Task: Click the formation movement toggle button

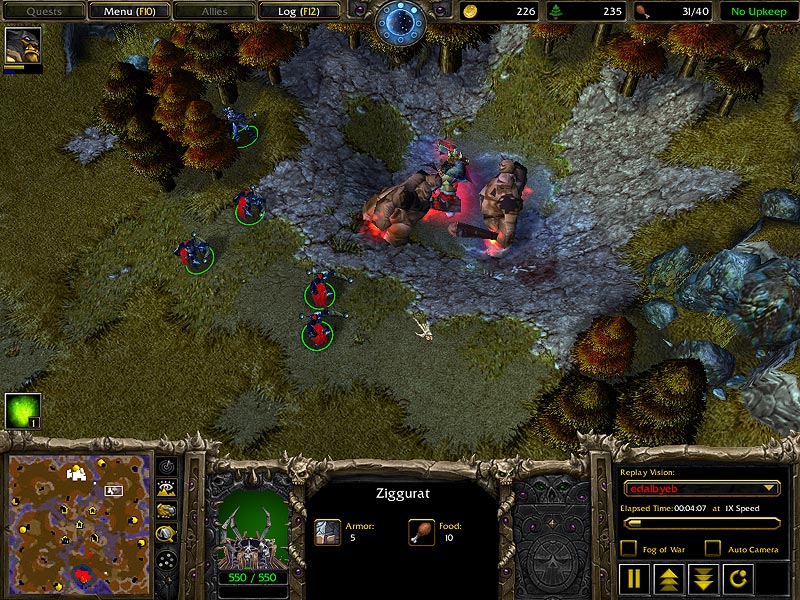Action: (x=167, y=559)
